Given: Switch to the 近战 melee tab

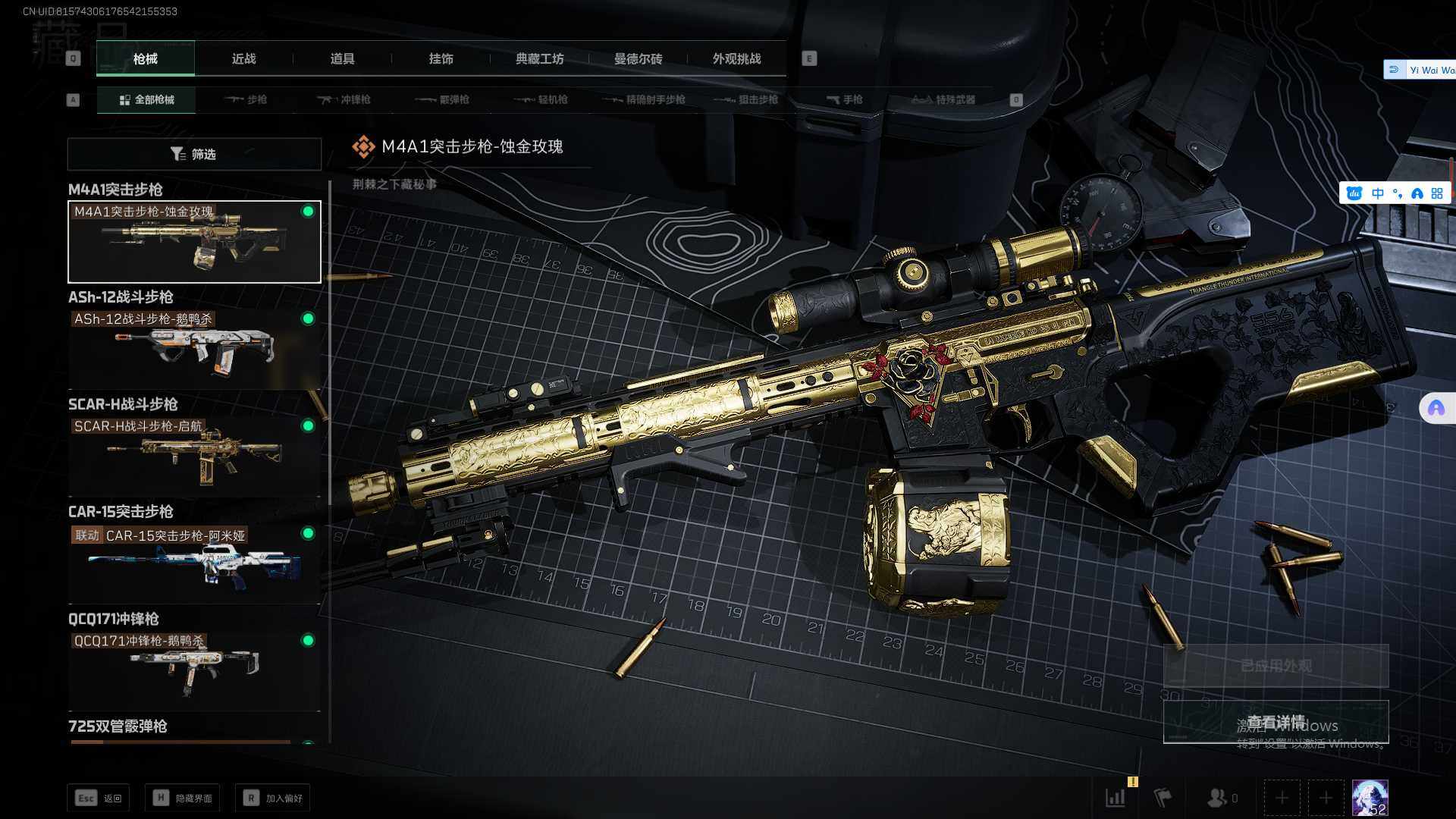Looking at the screenshot, I should 243,59.
